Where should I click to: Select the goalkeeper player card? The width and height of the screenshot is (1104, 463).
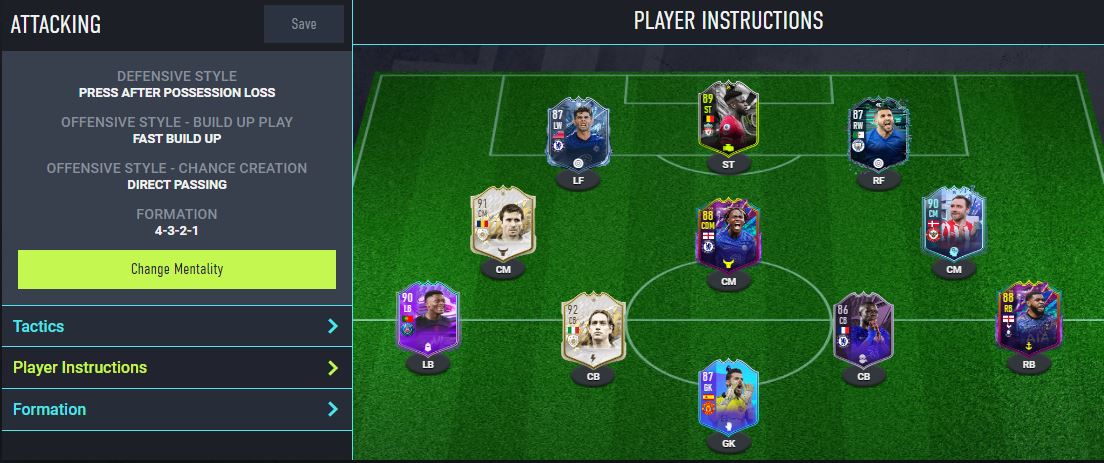tap(728, 398)
